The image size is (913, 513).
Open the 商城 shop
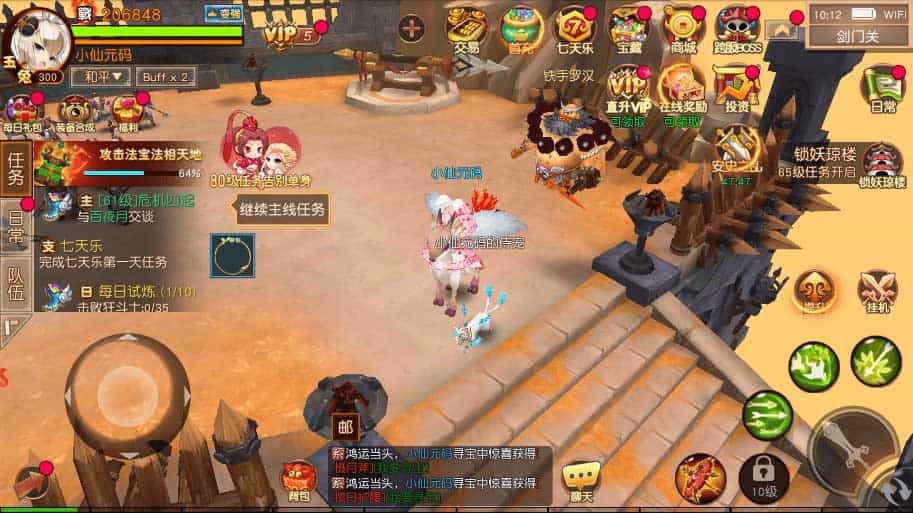(683, 29)
